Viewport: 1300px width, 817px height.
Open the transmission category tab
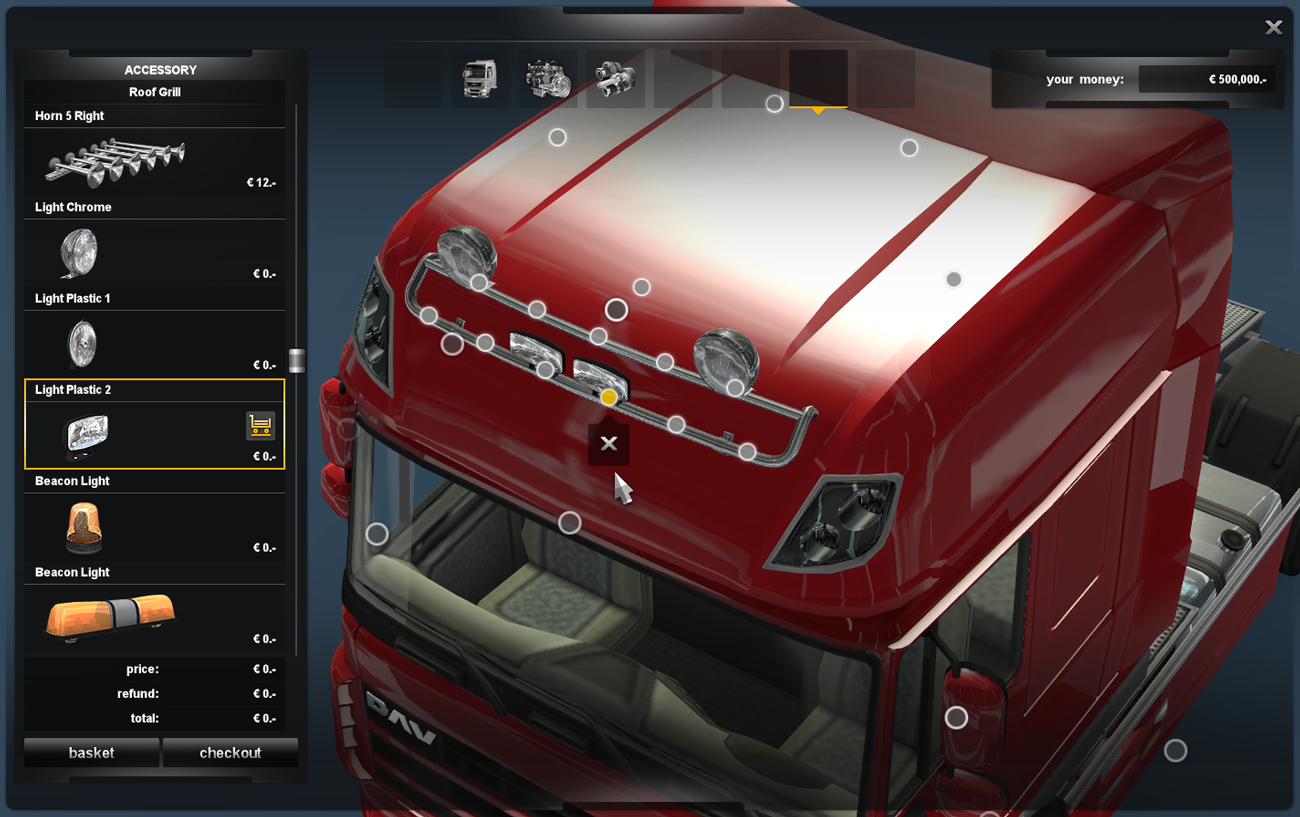(x=615, y=79)
